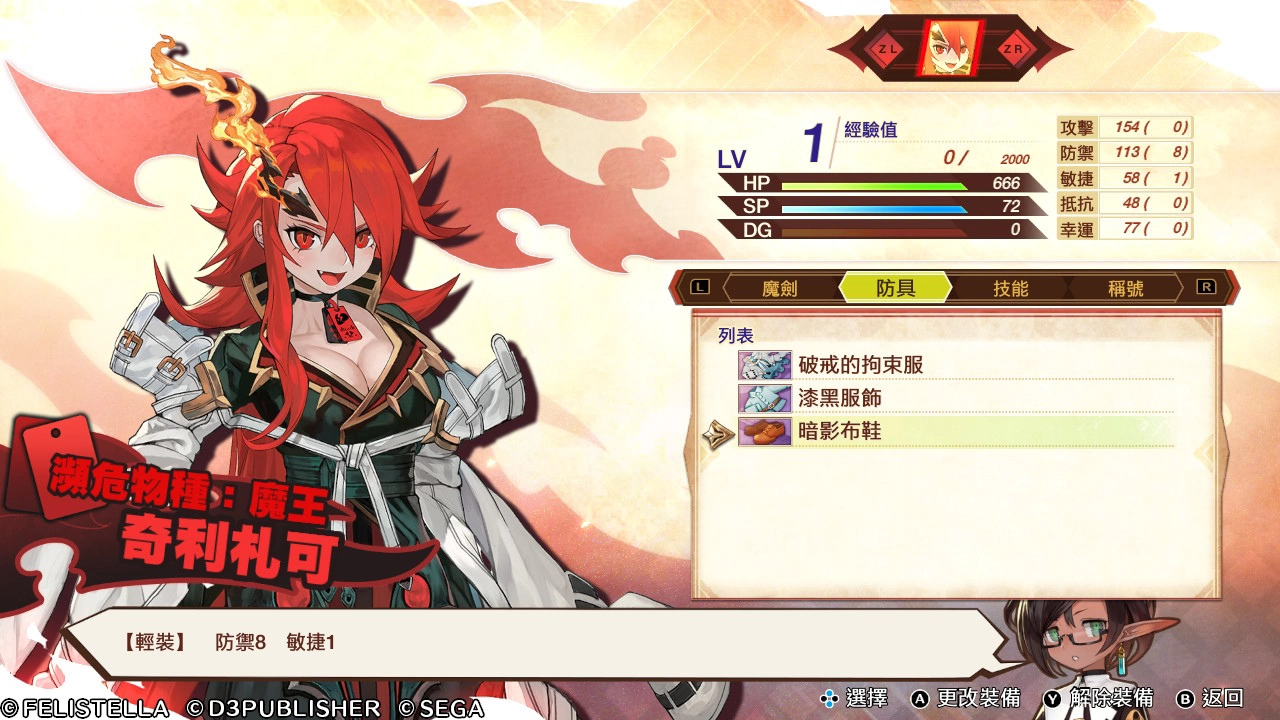Click the red-haired character portrait selector
1280x720 pixels.
coord(950,48)
